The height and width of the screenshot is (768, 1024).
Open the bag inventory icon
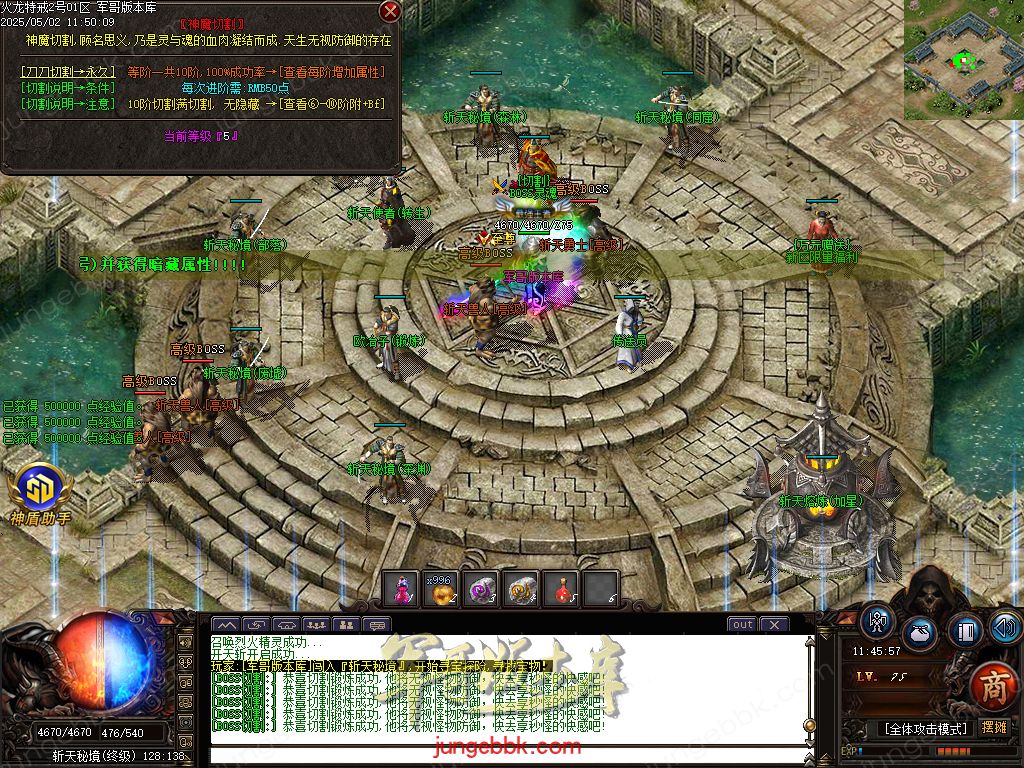point(920,633)
